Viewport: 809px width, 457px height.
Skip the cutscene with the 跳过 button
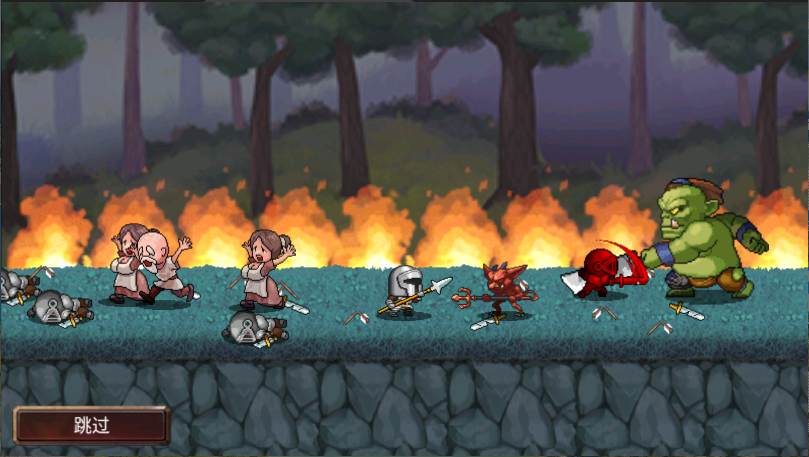point(91,424)
